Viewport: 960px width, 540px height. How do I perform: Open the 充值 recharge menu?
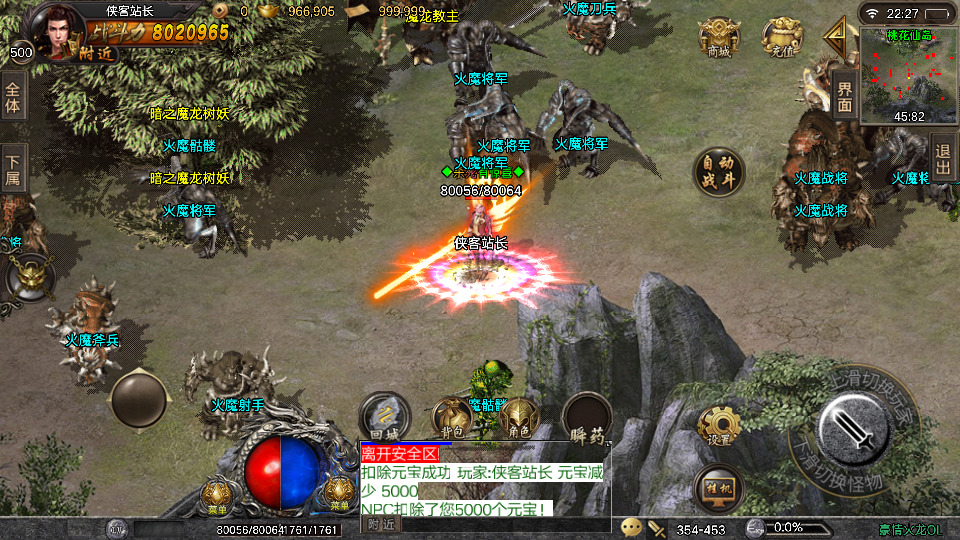coord(781,38)
